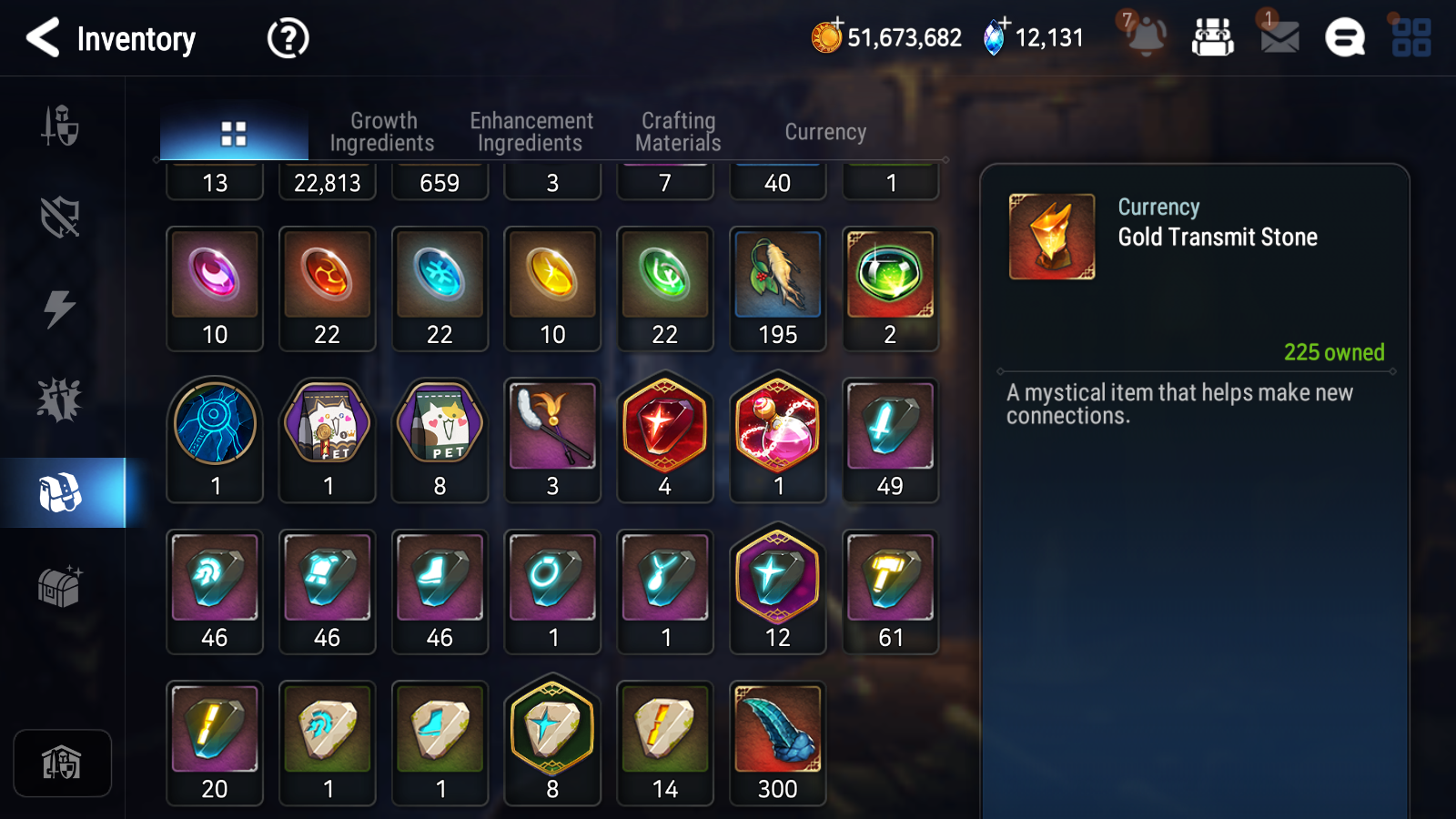This screenshot has height=819, width=1456.
Task: Open the notification bell
Action: tap(1146, 37)
